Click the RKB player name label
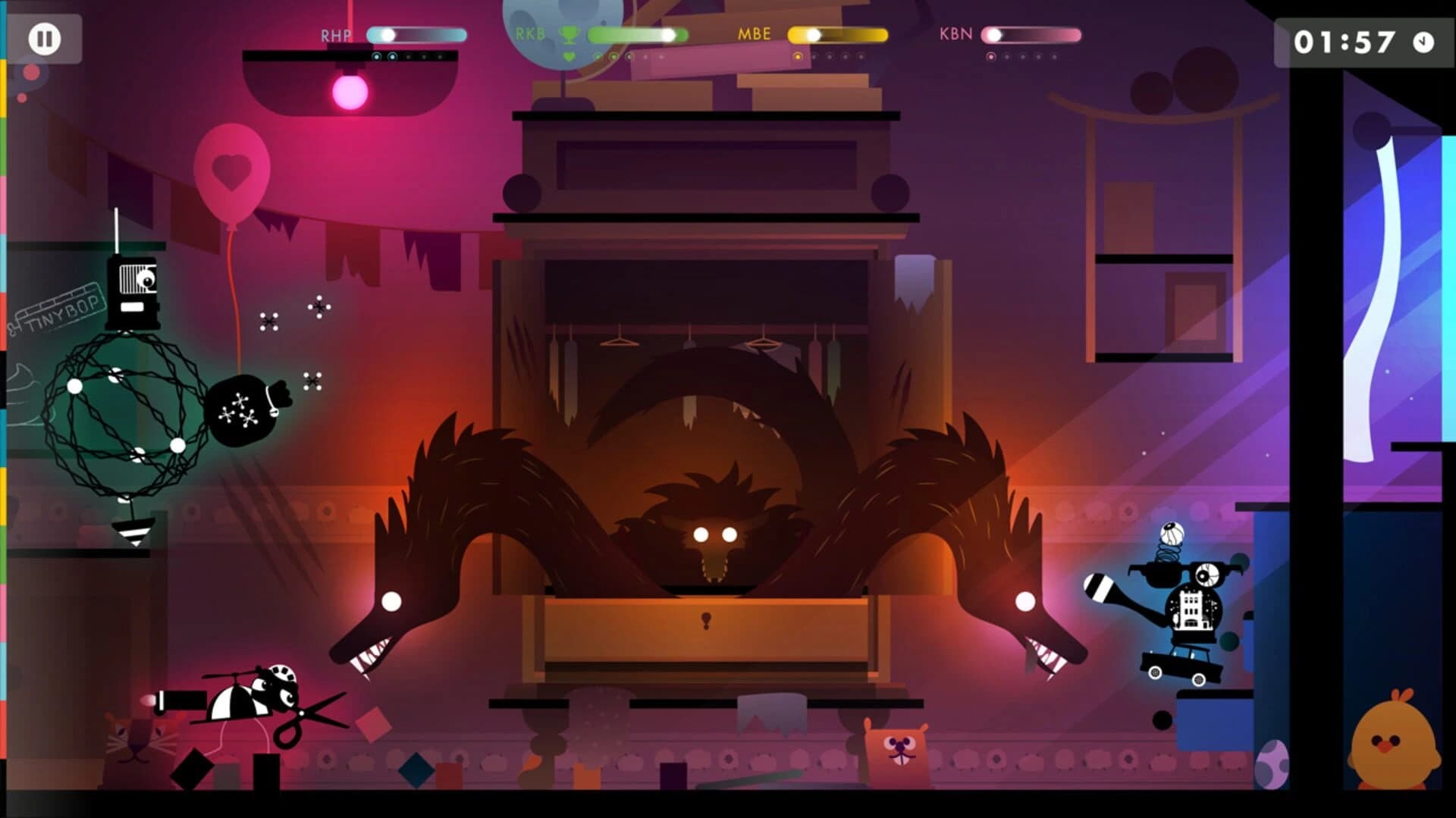Image resolution: width=1456 pixels, height=818 pixels. (529, 33)
